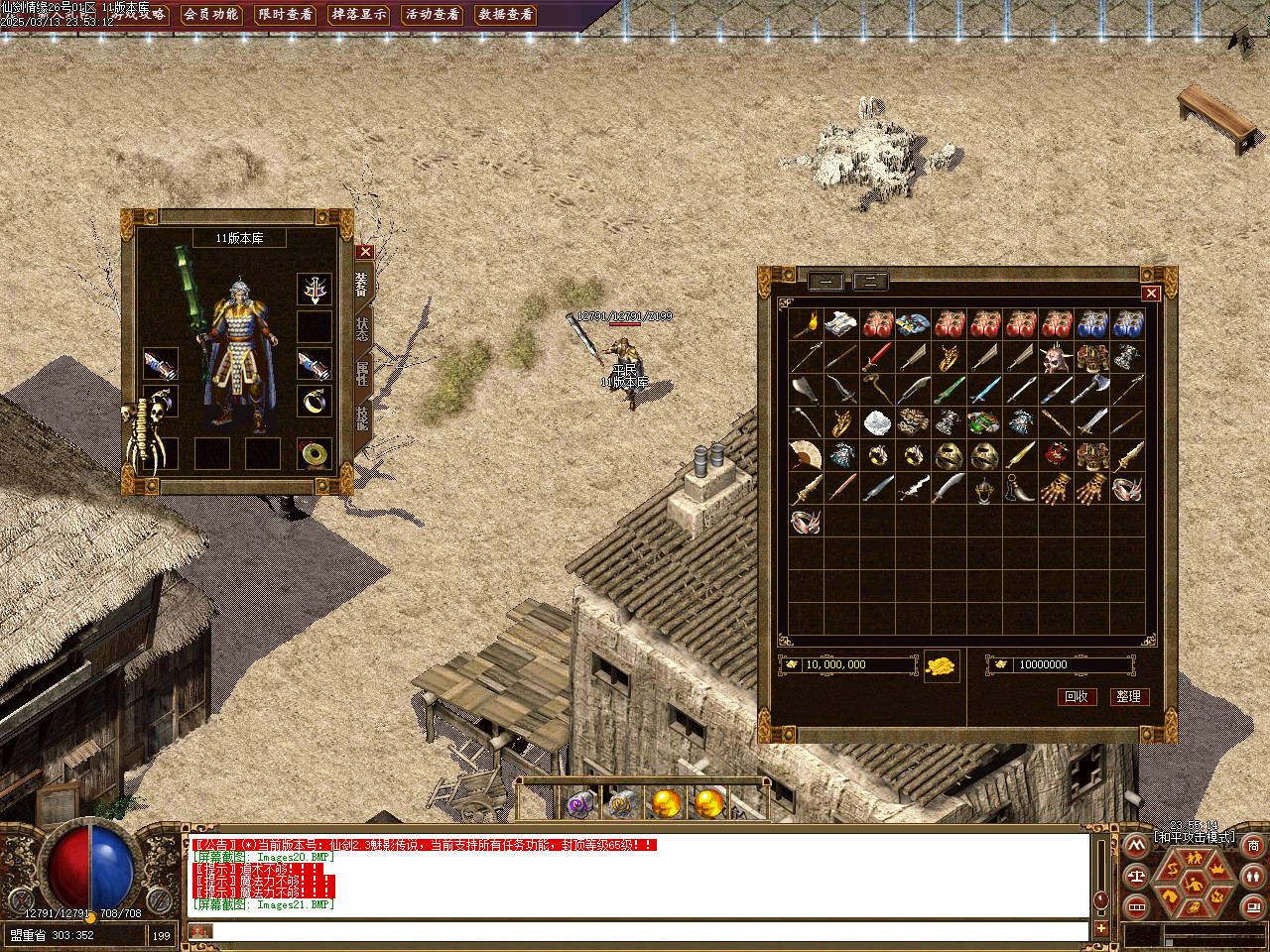Open the 商 shop round button

coord(1253,846)
